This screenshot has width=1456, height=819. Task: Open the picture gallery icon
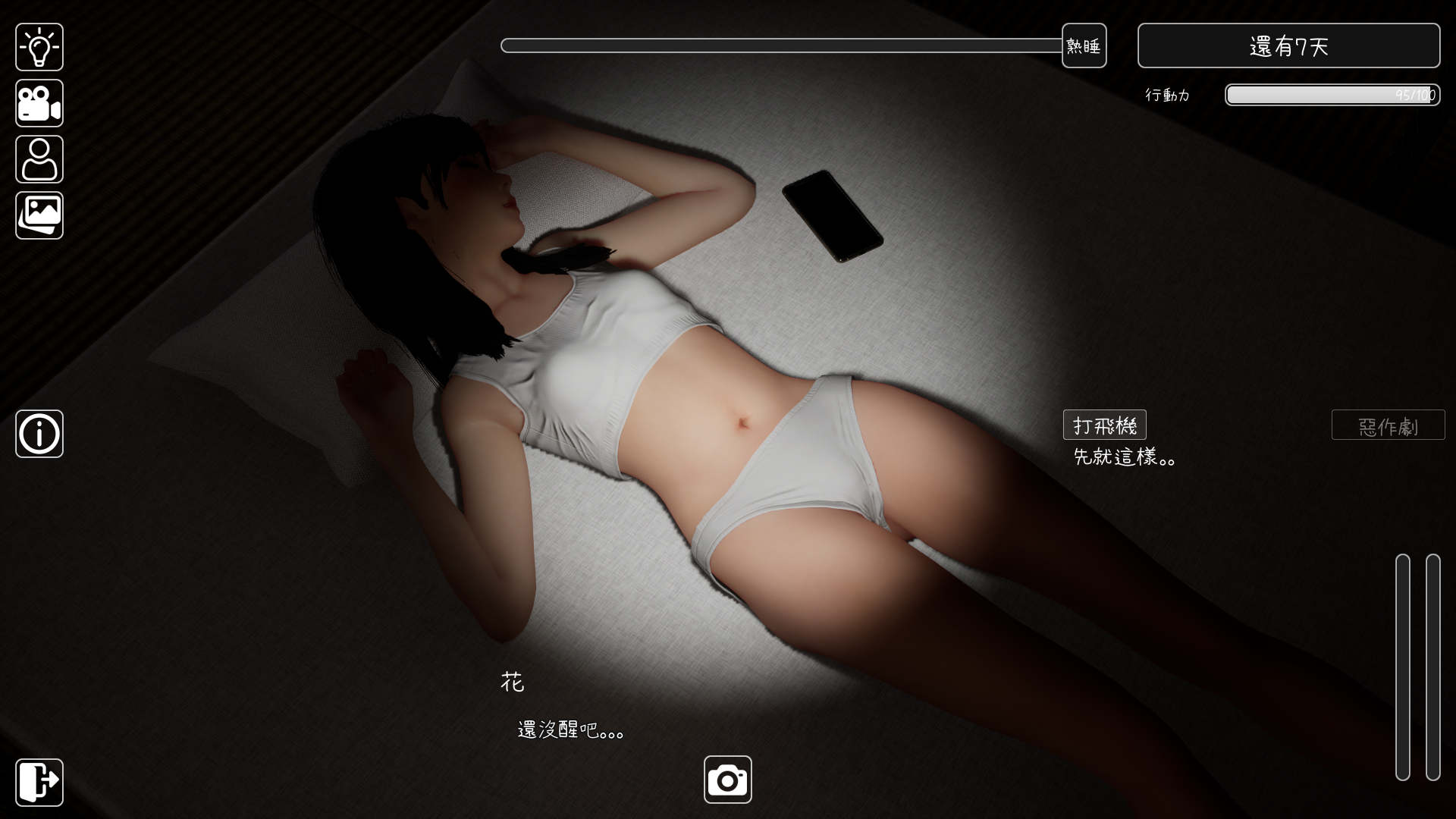39,215
